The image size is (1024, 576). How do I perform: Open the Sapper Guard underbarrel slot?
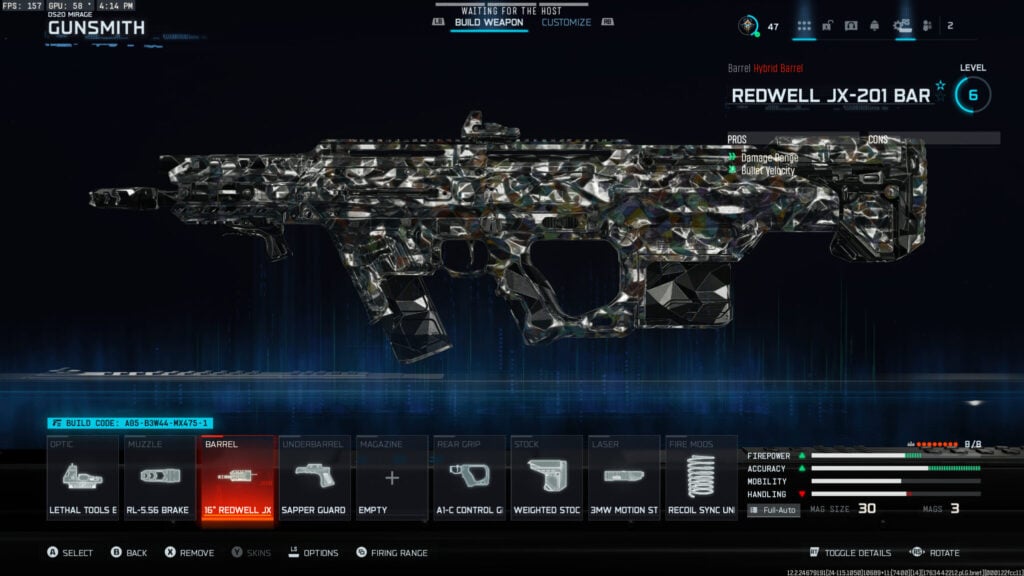click(x=314, y=478)
